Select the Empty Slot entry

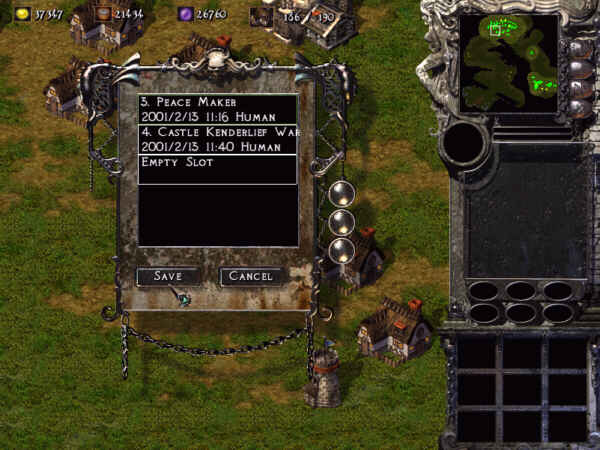(x=218, y=162)
